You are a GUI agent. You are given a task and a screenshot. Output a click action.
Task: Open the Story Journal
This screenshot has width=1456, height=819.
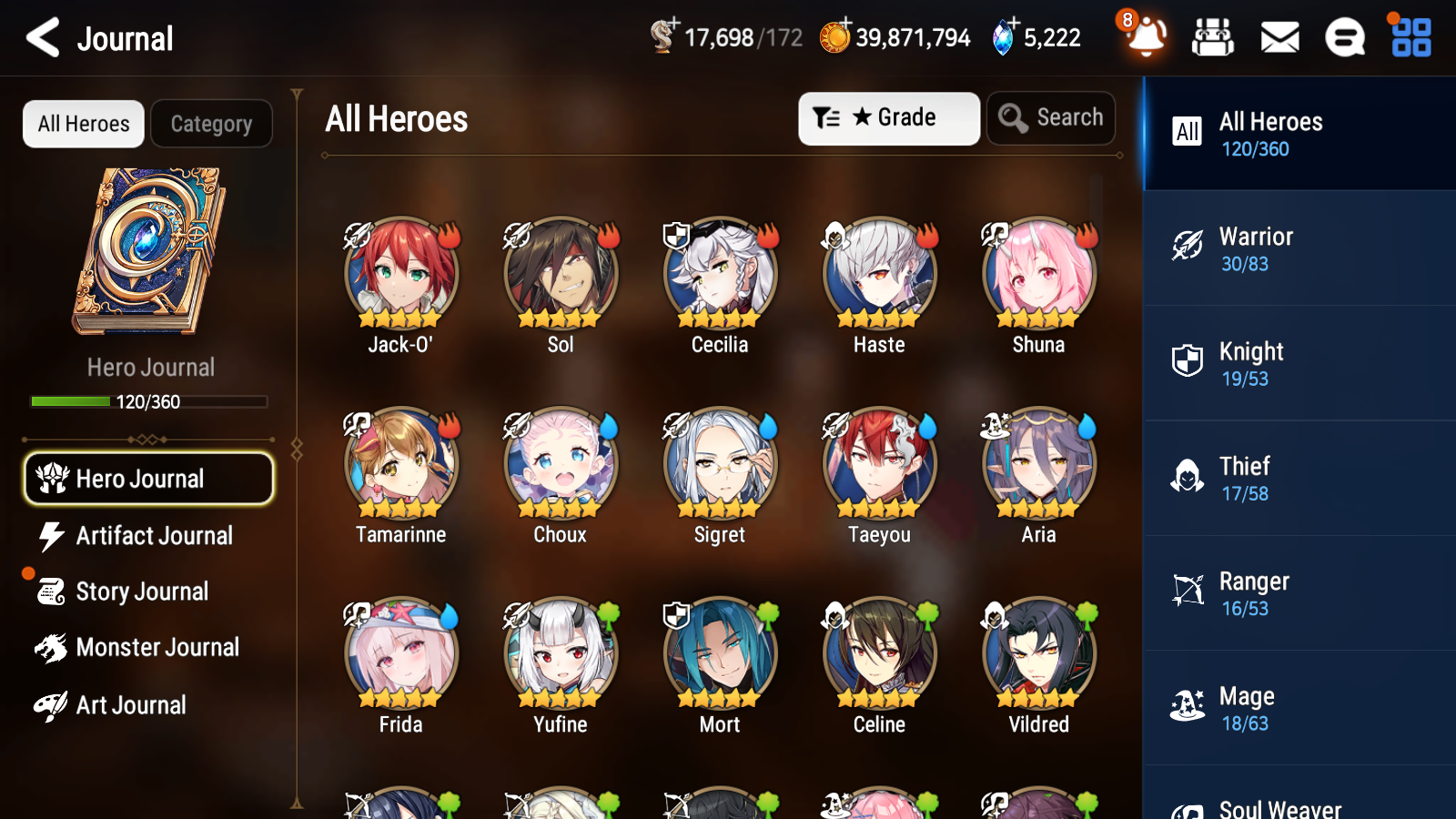tap(142, 591)
